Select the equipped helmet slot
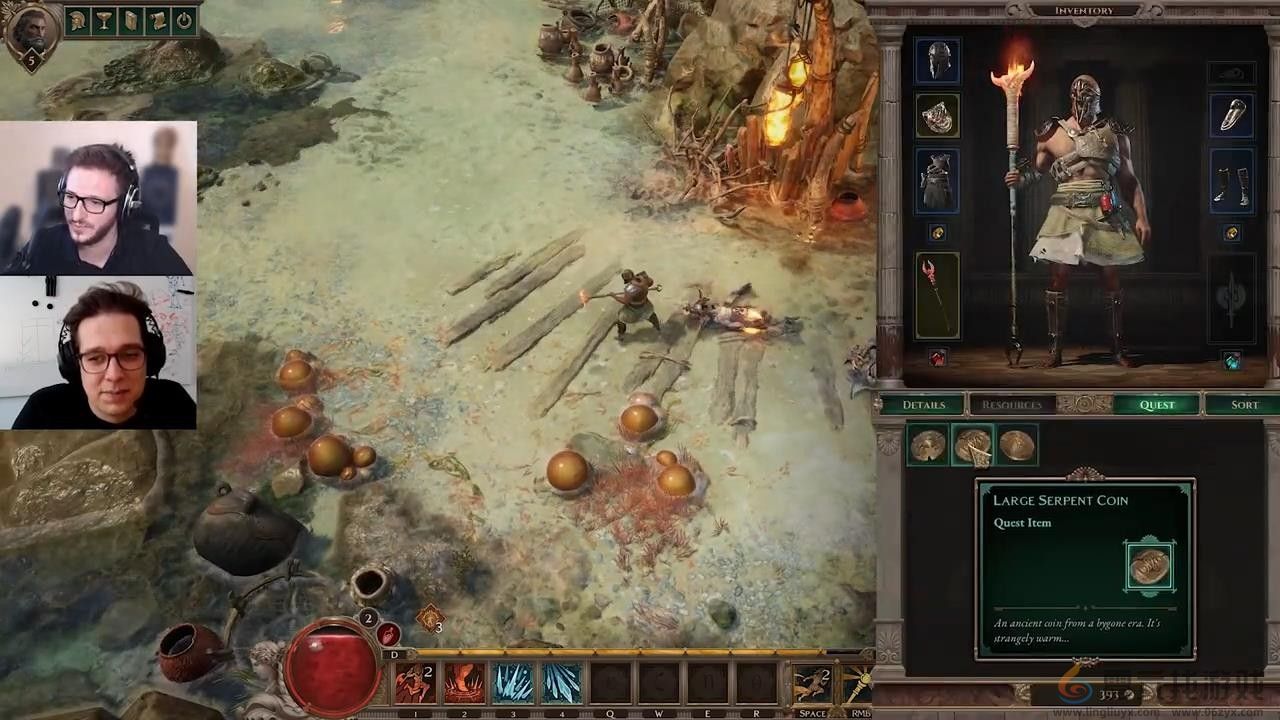Screen dimensions: 1280x720 coord(937,61)
